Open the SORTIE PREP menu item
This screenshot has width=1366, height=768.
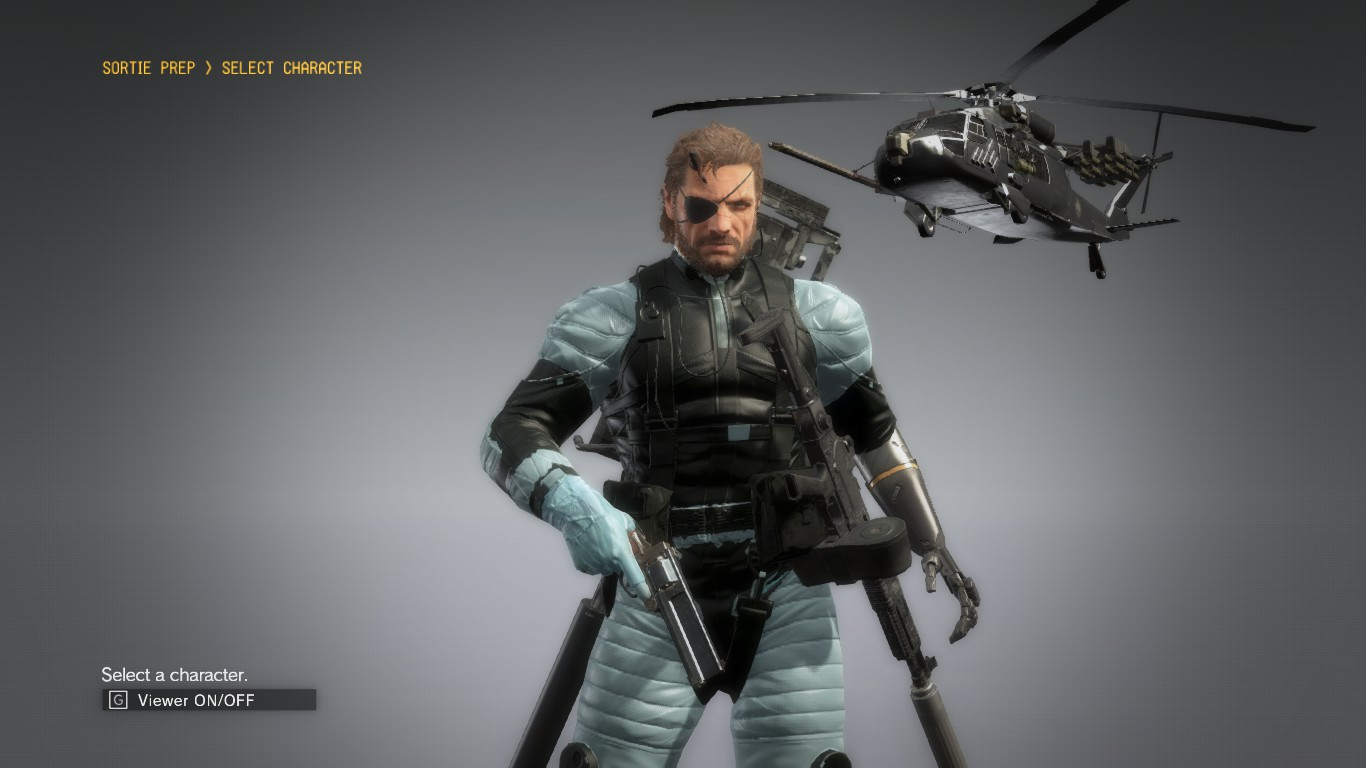pyautogui.click(x=146, y=68)
